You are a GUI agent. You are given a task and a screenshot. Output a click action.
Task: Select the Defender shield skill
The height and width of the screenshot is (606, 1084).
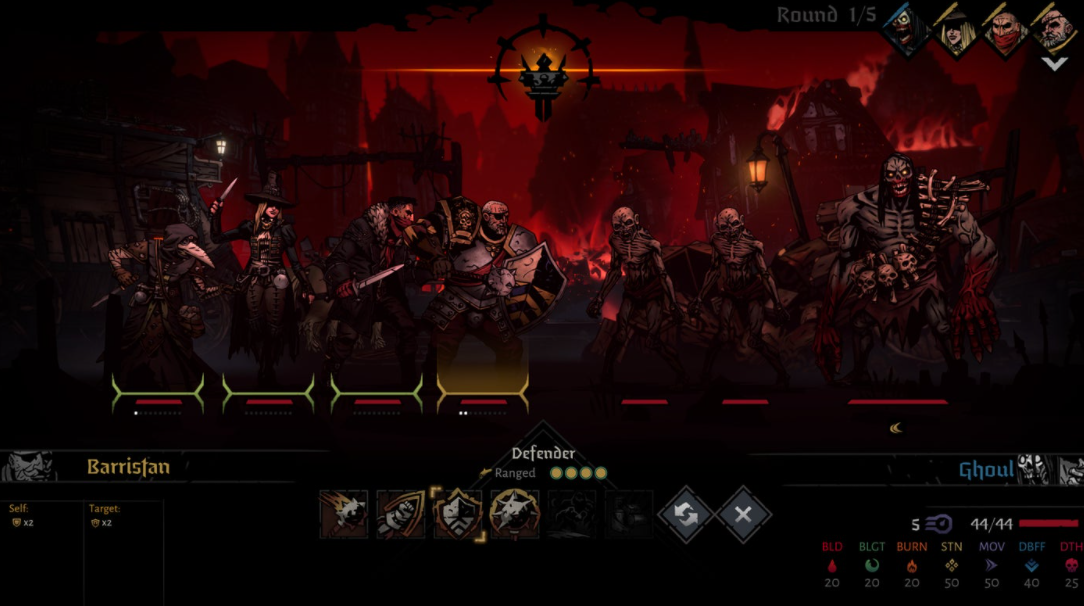458,514
